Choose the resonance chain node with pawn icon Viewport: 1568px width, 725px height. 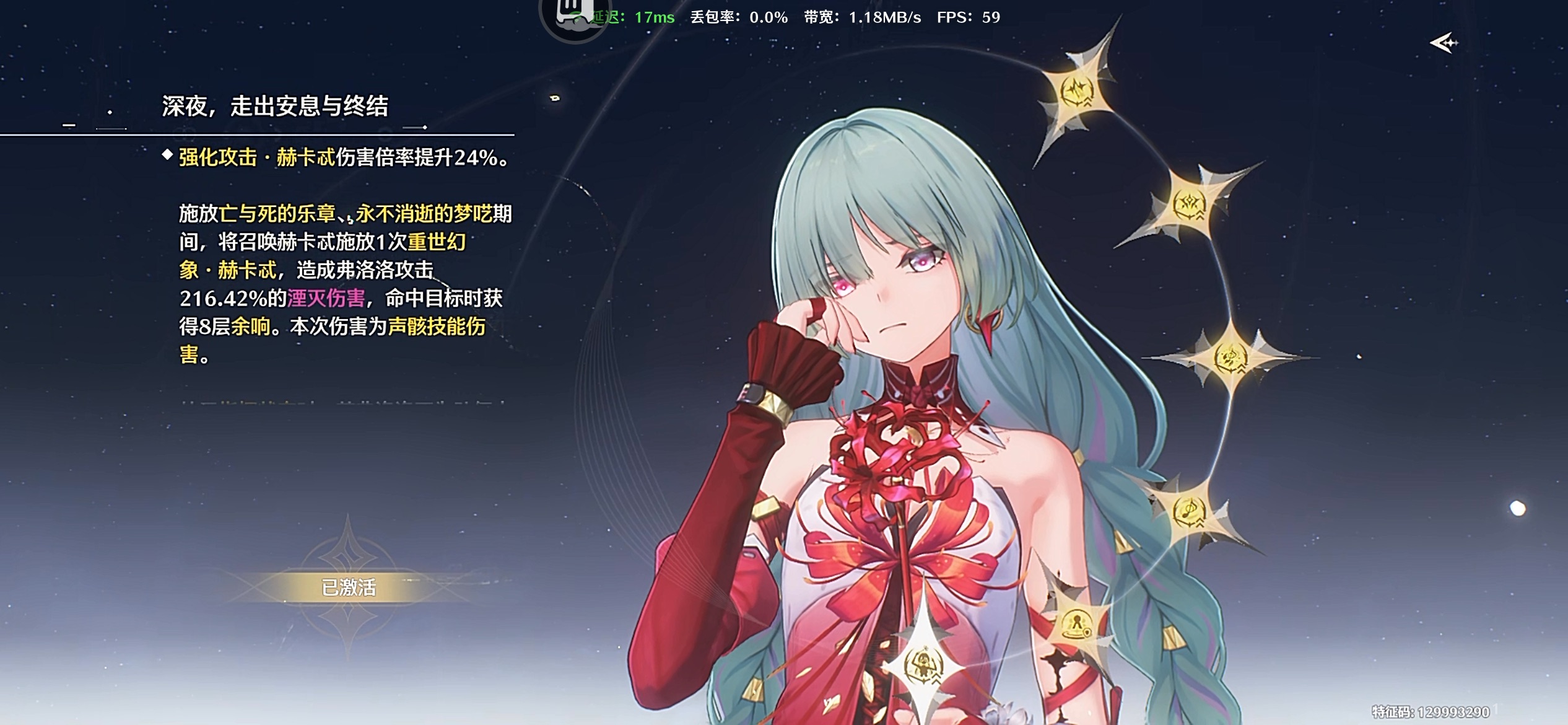point(1077,623)
